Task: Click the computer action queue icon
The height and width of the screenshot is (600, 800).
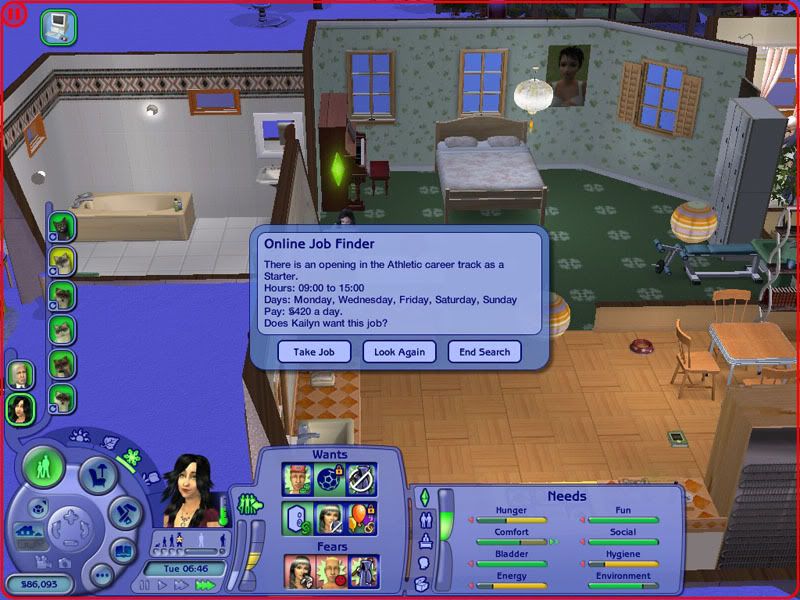Action: [58, 24]
